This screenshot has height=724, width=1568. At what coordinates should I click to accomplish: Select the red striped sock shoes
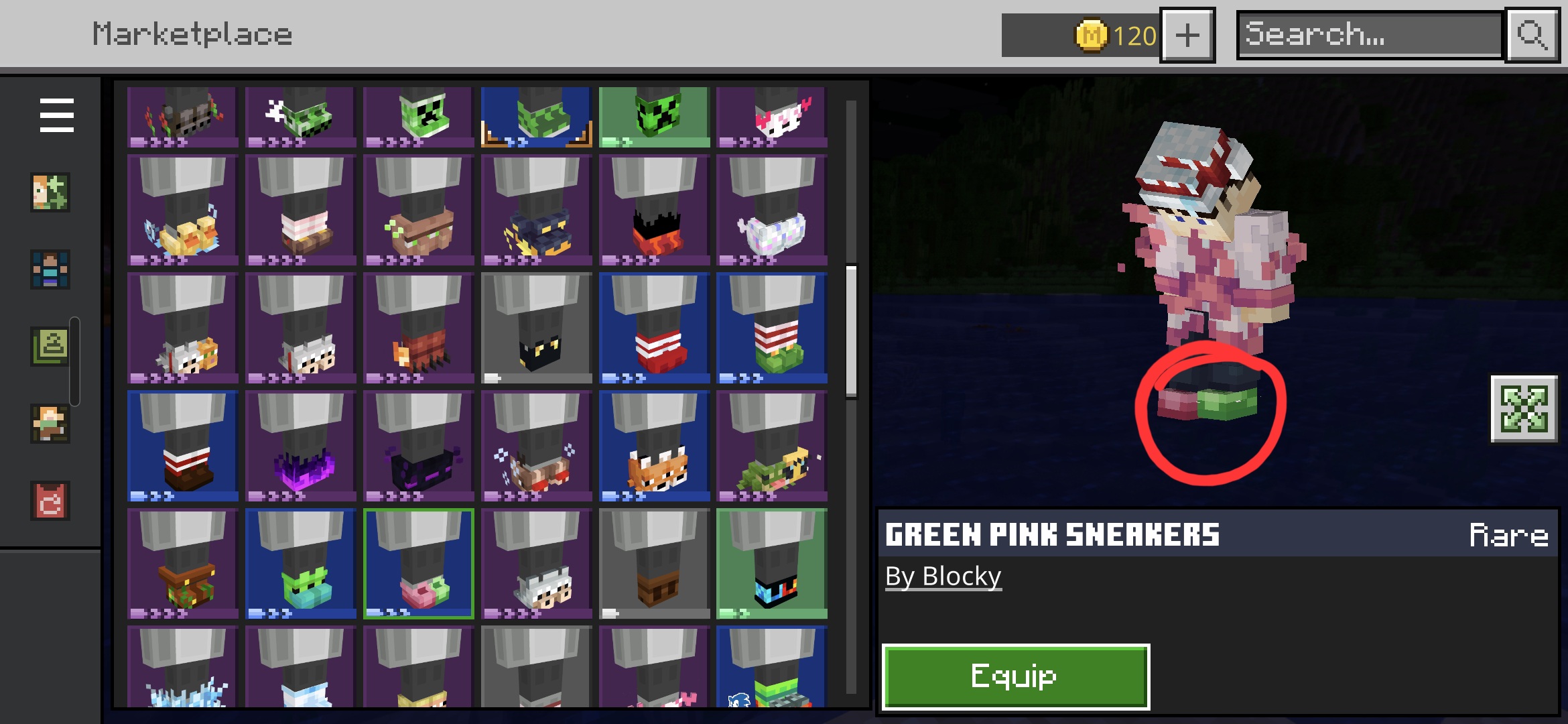pyautogui.click(x=654, y=328)
